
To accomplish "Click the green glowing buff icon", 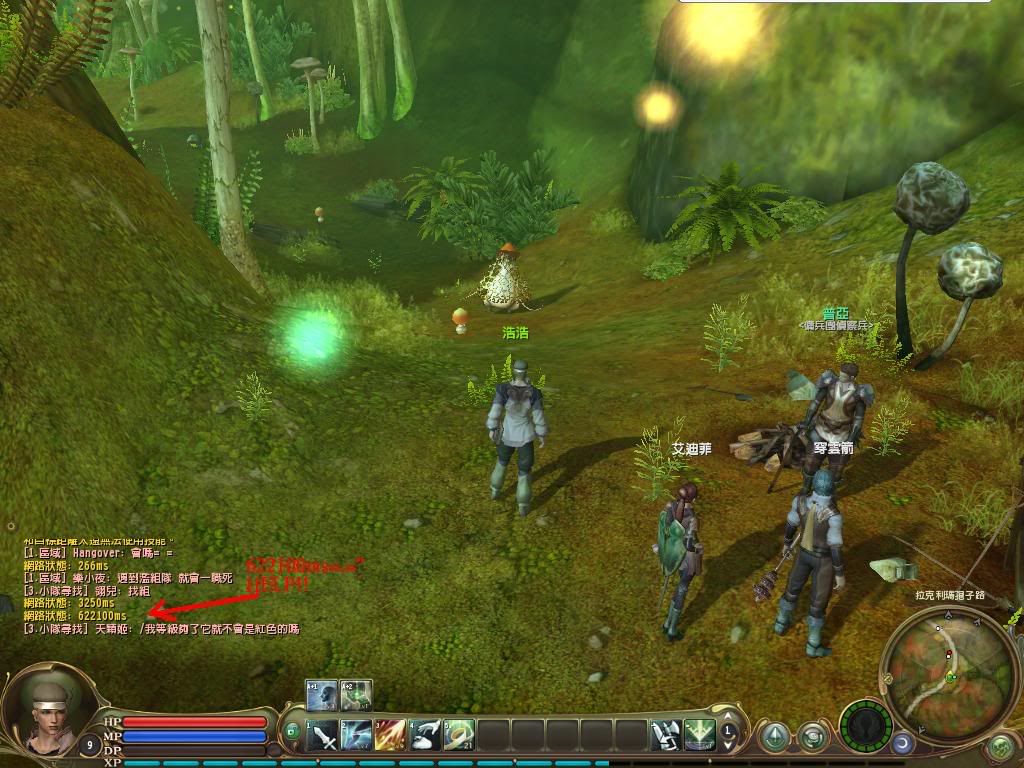I will coord(356,695).
